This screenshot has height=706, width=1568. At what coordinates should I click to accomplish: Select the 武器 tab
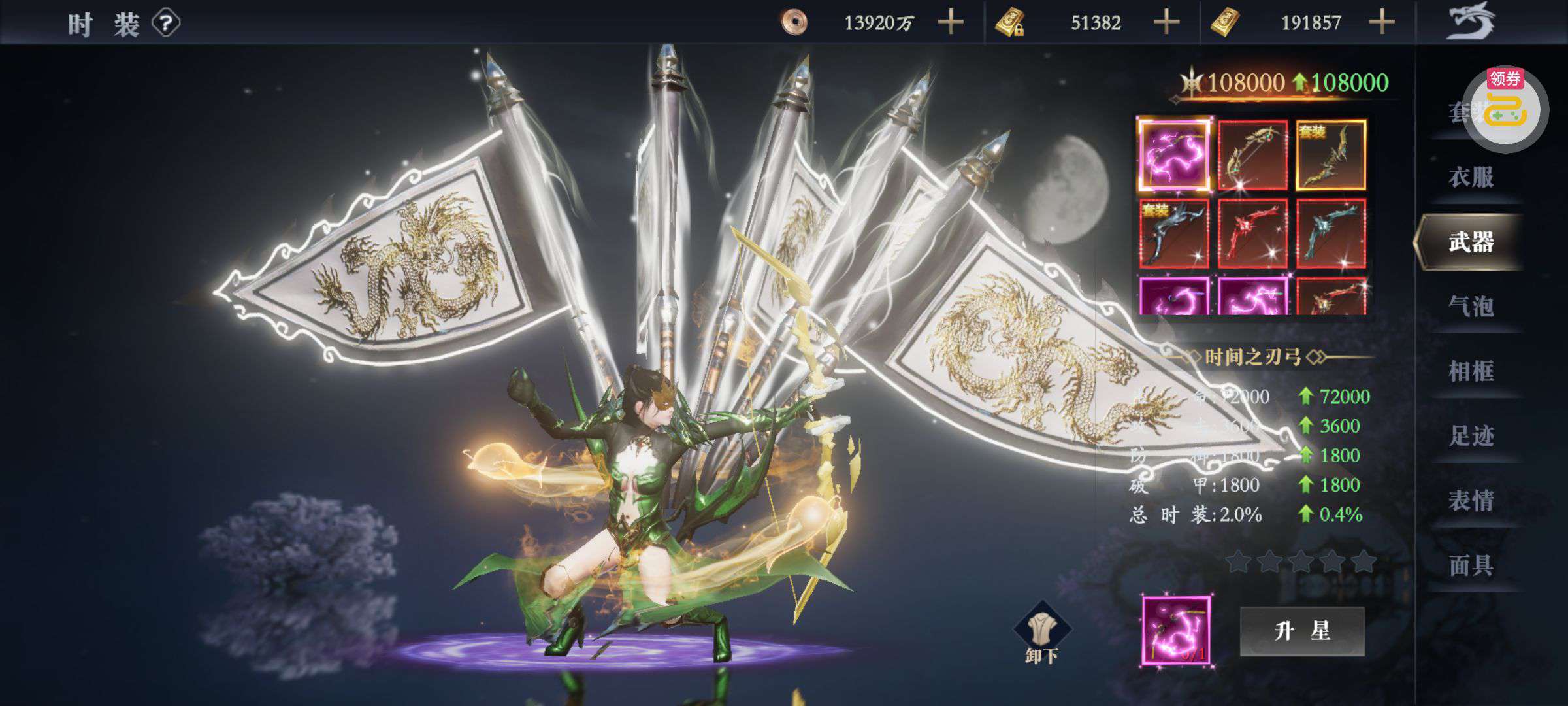[1471, 242]
